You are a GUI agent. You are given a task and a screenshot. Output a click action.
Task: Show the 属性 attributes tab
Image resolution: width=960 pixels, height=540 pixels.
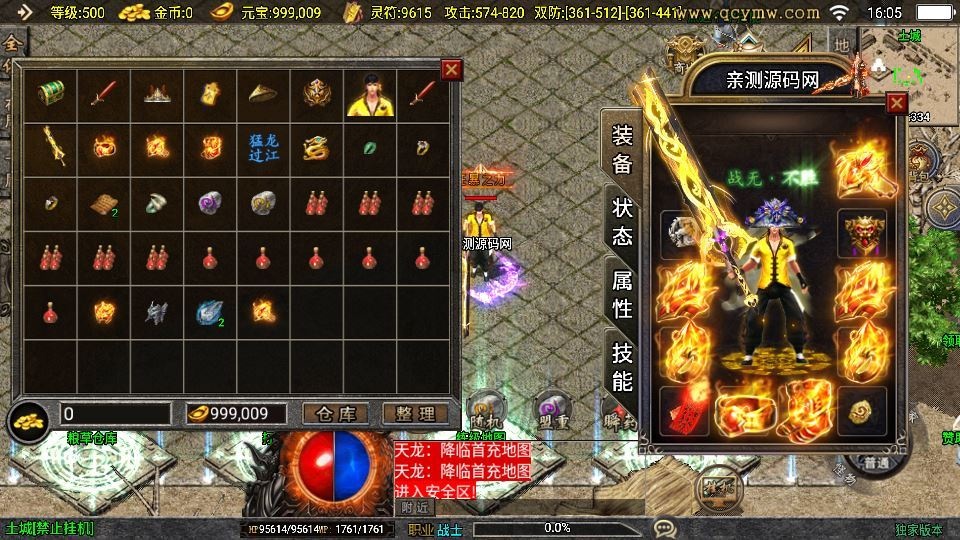[x=622, y=296]
